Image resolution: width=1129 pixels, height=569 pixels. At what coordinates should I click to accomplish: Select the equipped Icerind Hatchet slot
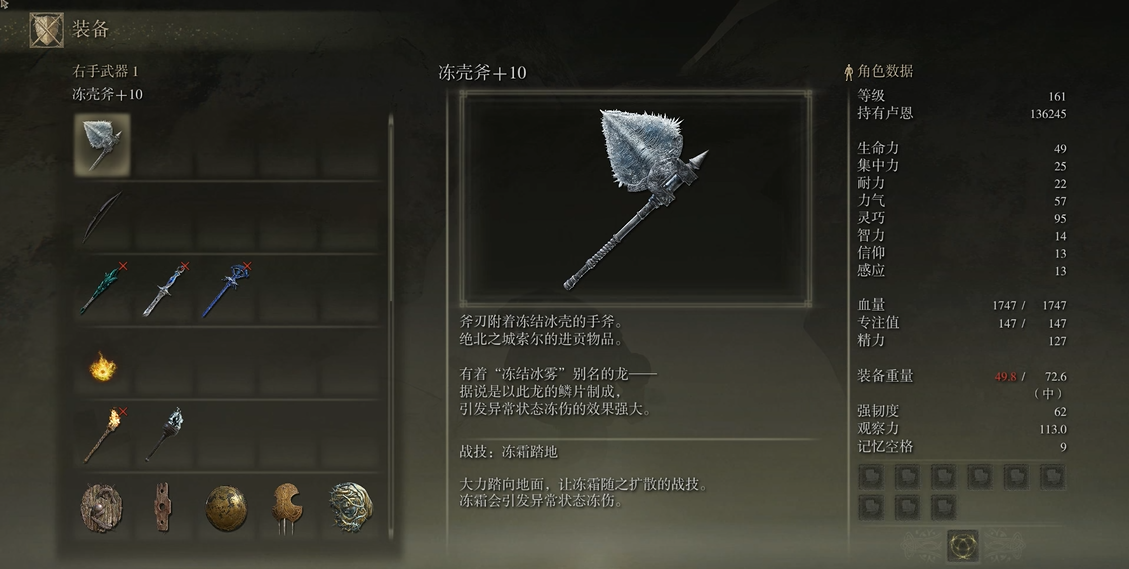tap(102, 144)
